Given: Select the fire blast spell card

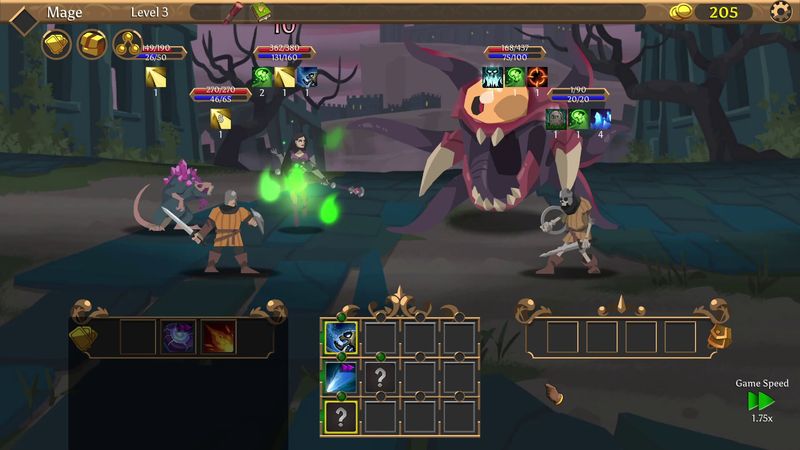Looking at the screenshot, I should (217, 337).
